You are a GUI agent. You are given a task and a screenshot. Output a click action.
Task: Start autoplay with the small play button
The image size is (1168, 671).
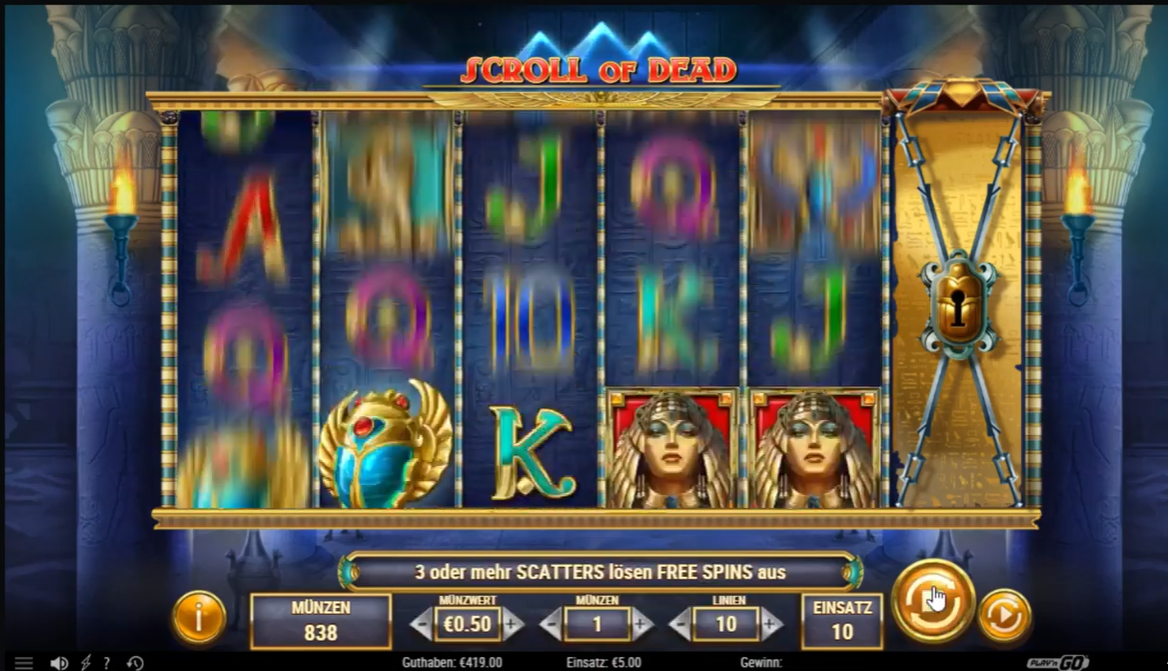point(1003,617)
